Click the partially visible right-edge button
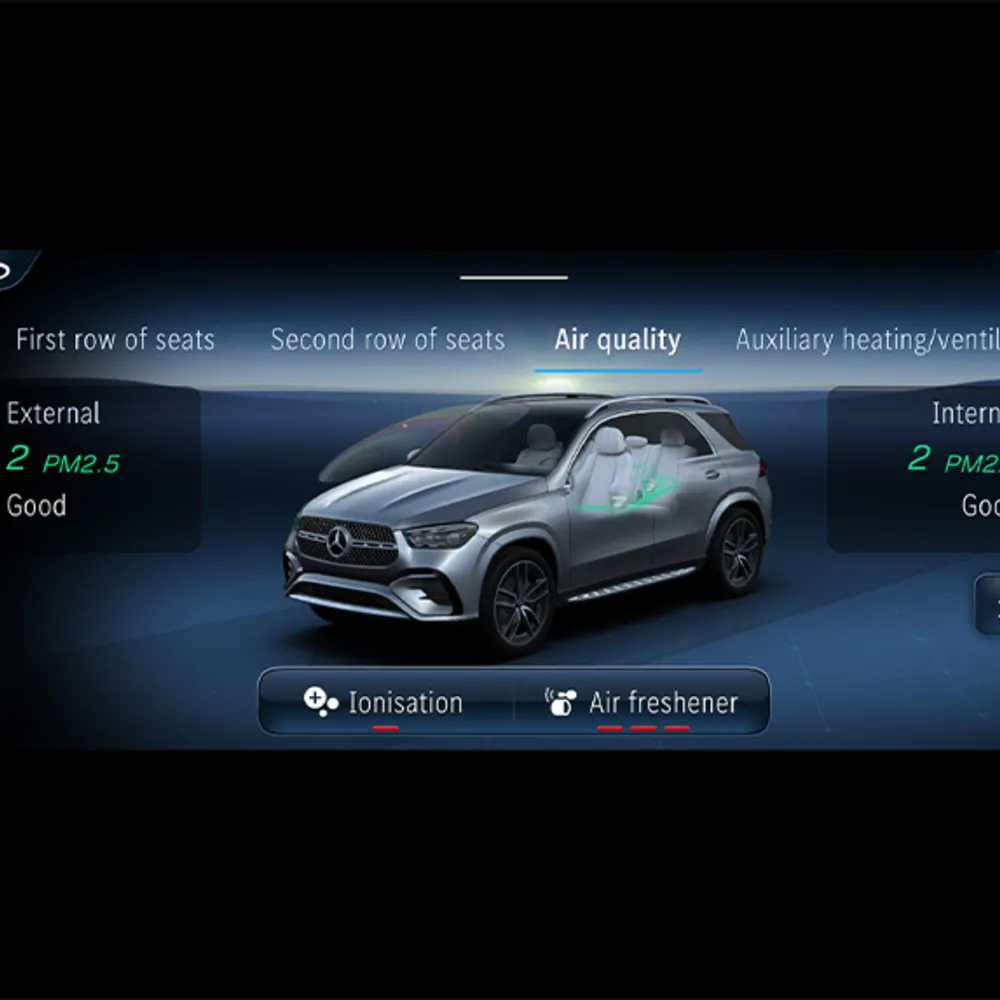1000x1000 pixels. (x=988, y=604)
